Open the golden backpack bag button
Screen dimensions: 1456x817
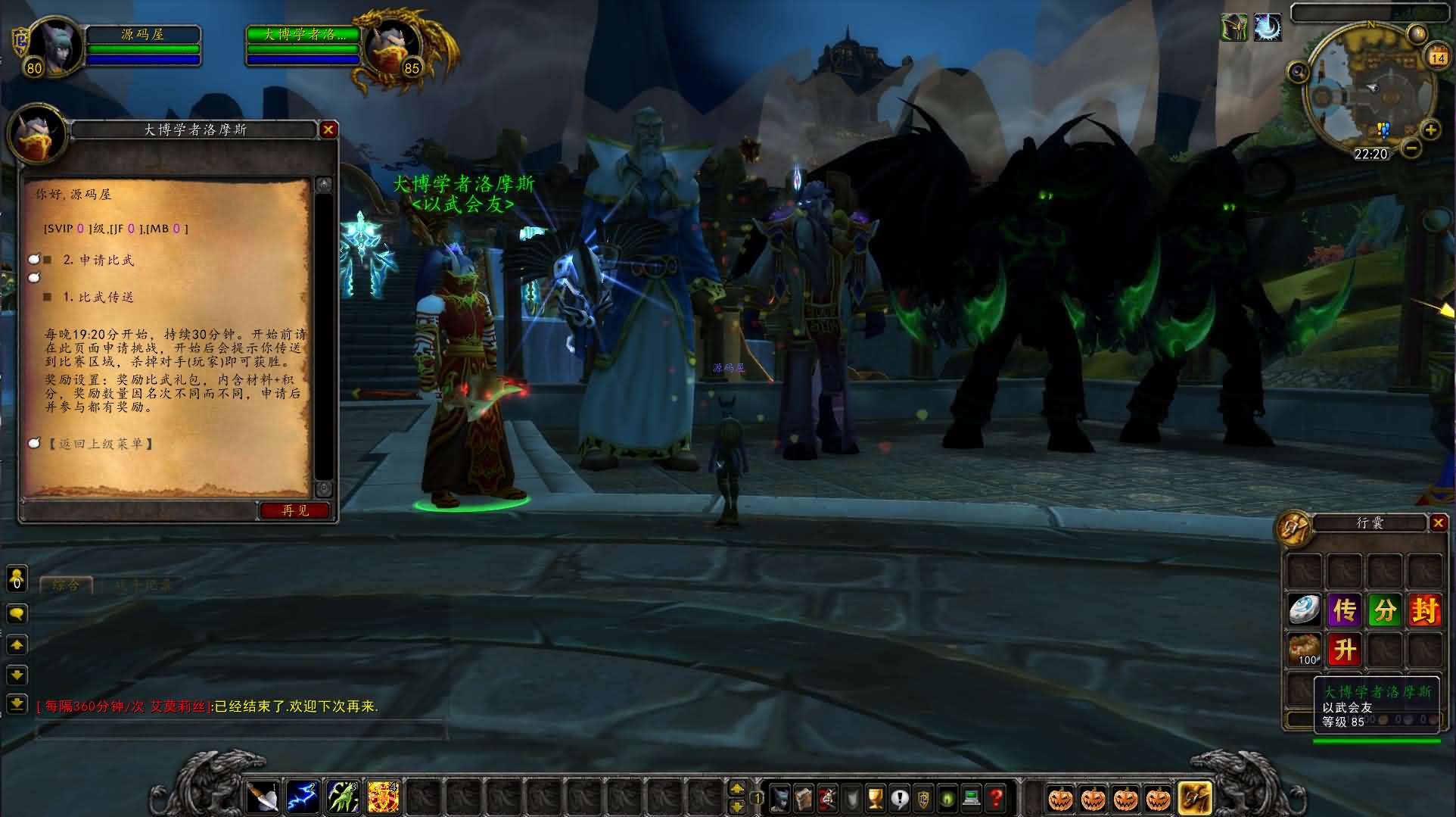1194,798
